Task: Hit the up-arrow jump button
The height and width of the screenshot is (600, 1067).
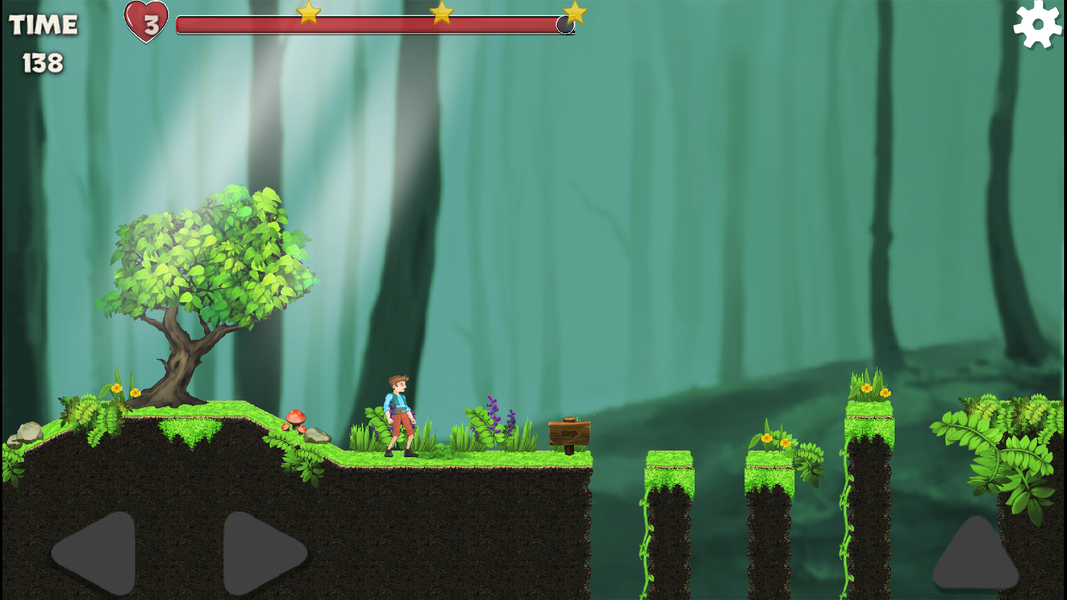Action: point(975,555)
